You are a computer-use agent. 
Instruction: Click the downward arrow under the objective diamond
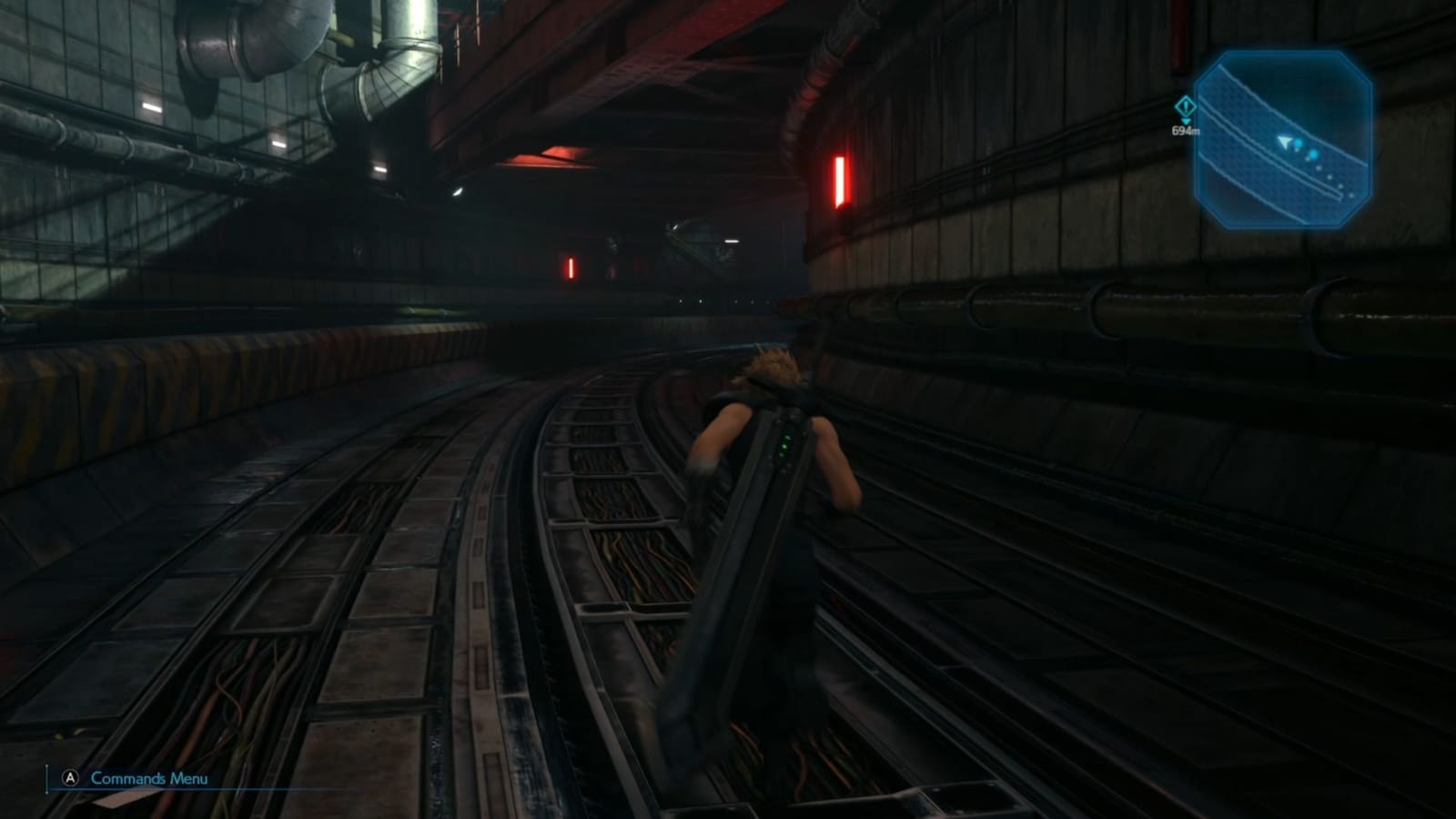pyautogui.click(x=1185, y=121)
